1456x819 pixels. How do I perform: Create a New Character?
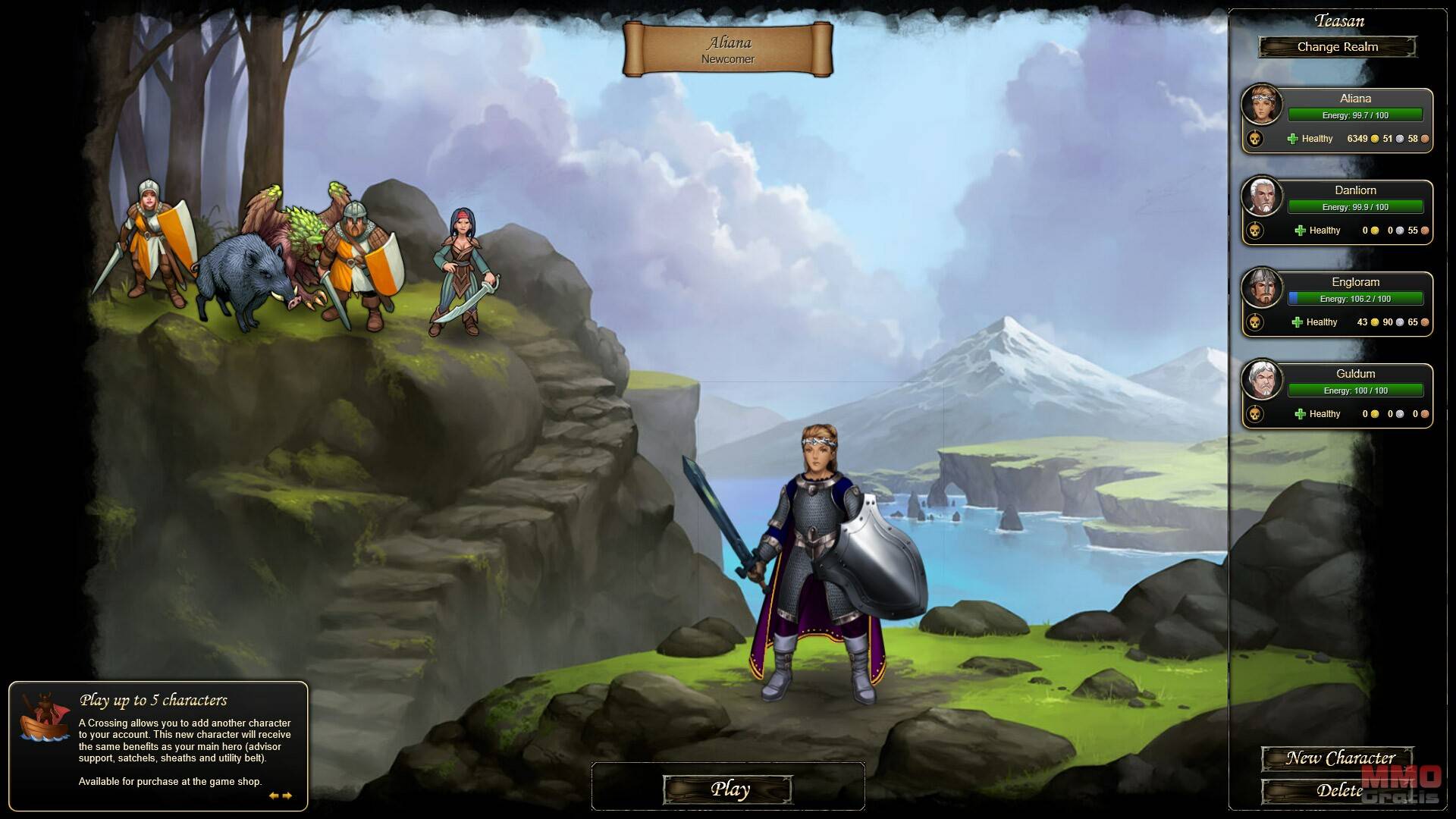point(1338,758)
